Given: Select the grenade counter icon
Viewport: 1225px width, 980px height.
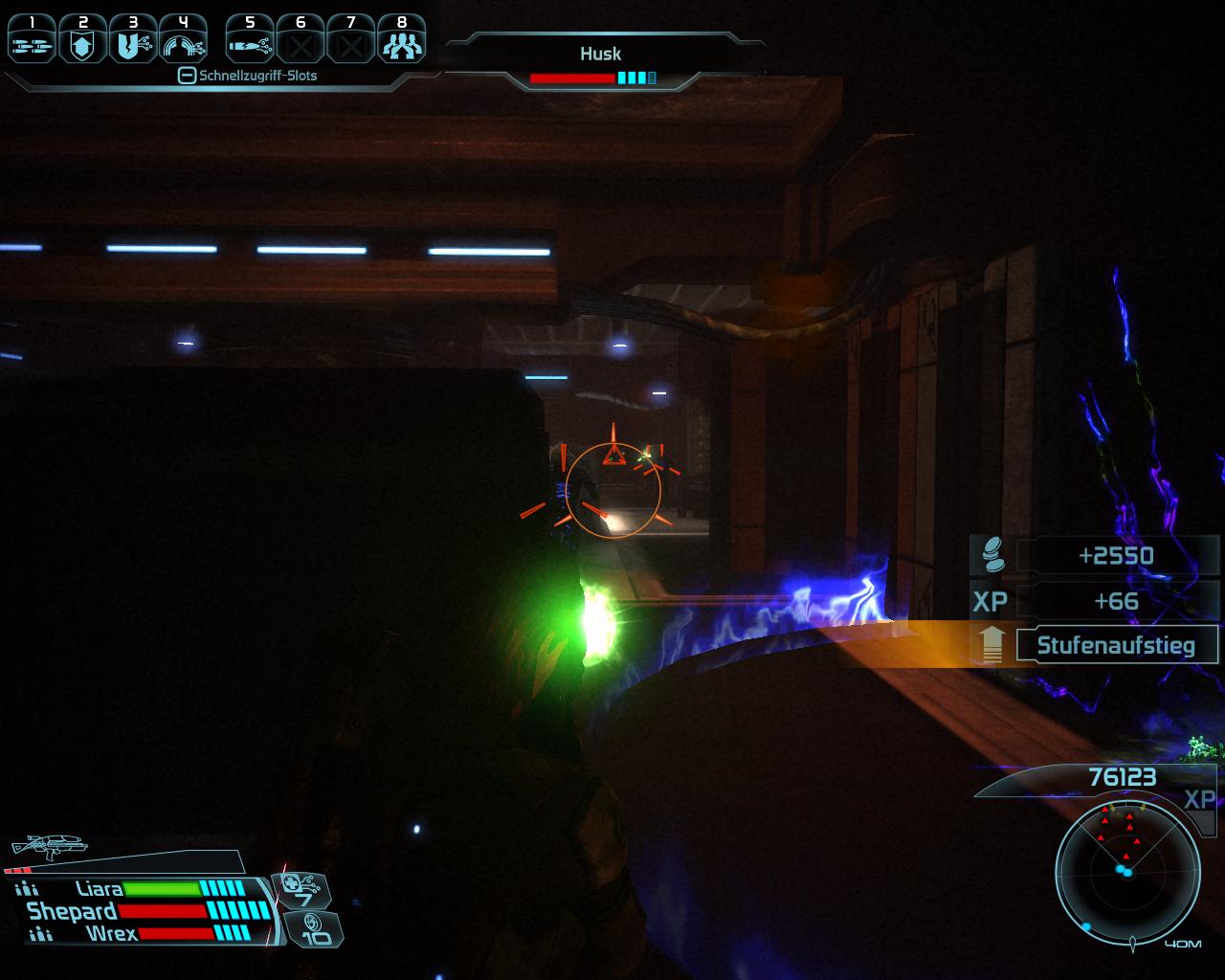Looking at the screenshot, I should 315,928.
